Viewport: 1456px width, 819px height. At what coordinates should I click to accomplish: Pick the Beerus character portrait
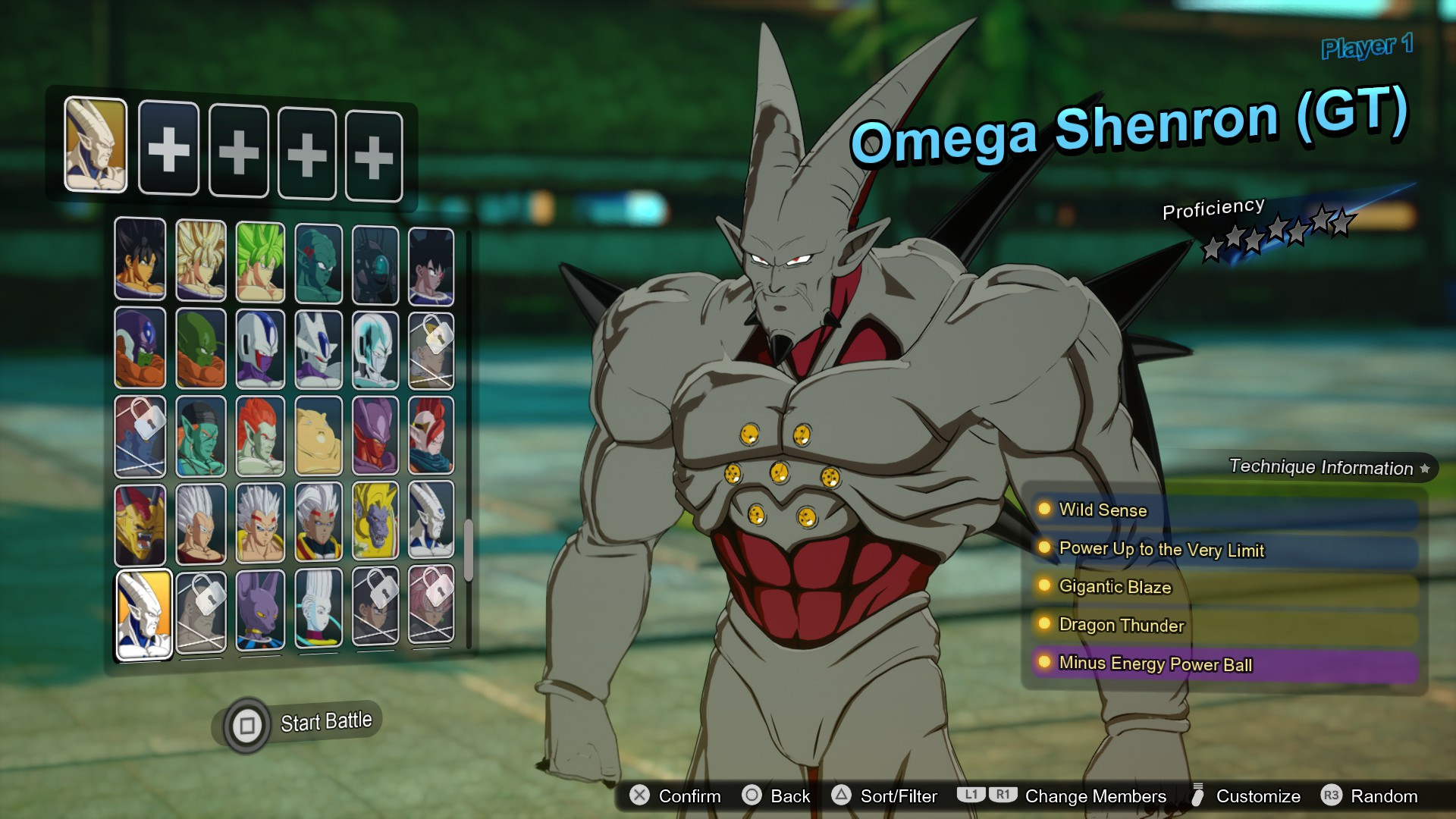coord(260,610)
